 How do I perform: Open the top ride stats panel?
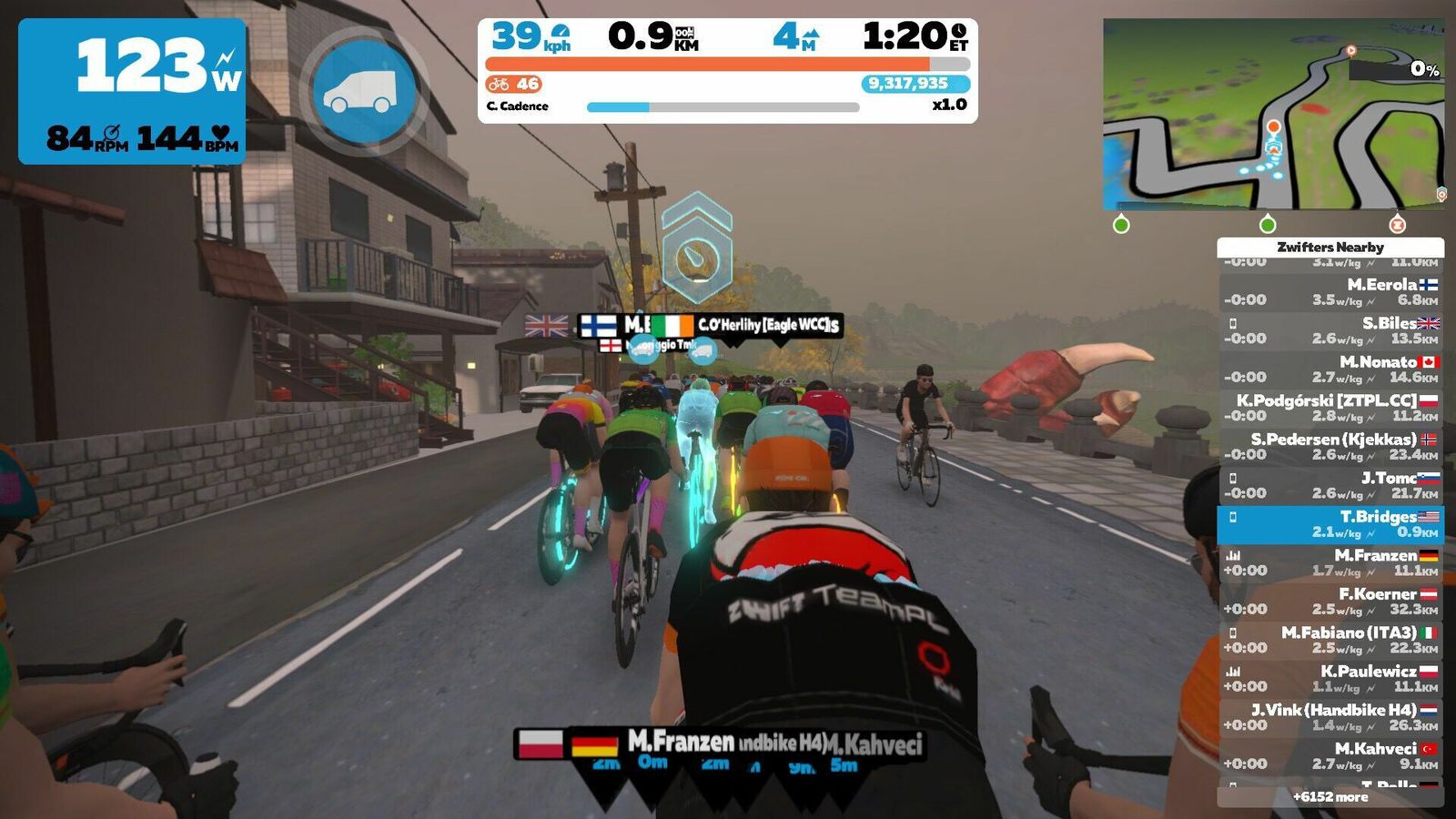727,70
